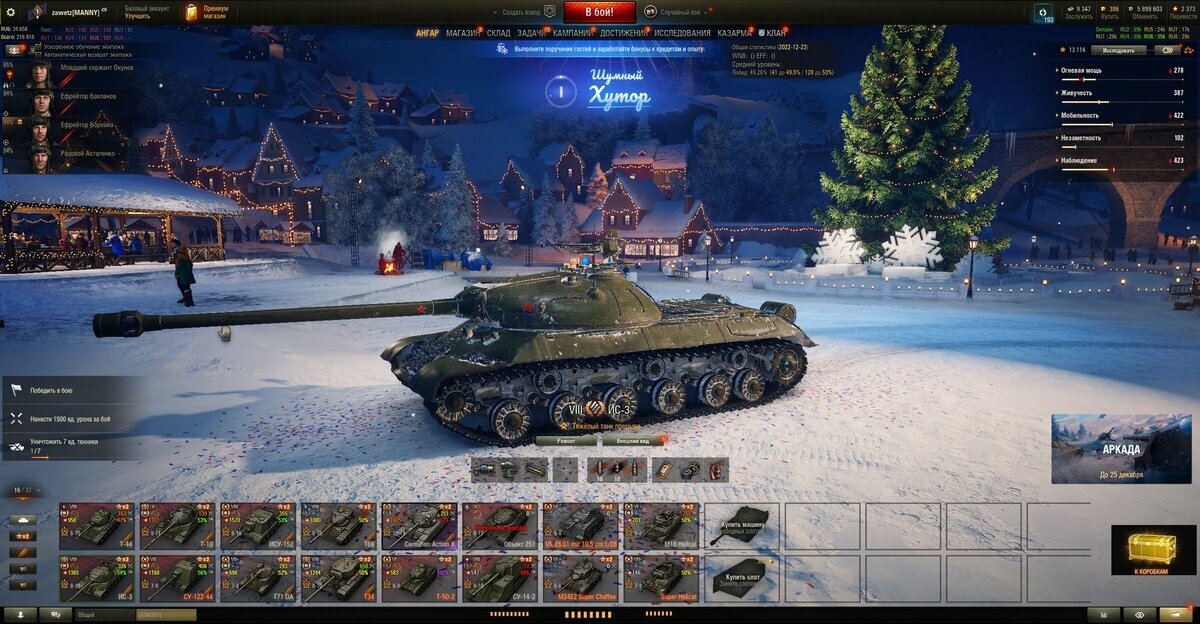Viewport: 1200px width, 624px height.
Task: Click the Ремонт button under the tank
Action: pyautogui.click(x=566, y=439)
